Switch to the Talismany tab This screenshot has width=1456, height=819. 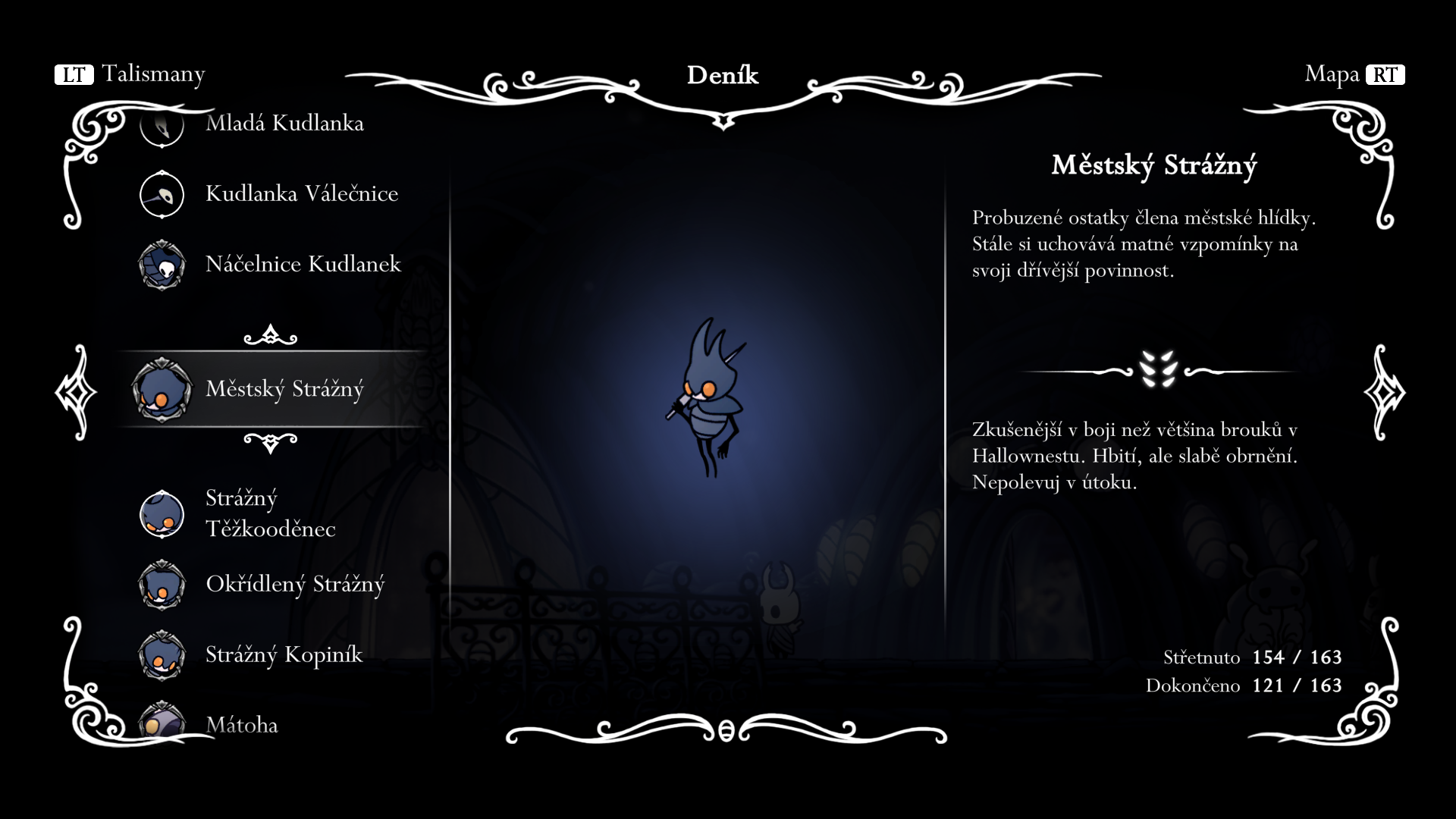pyautogui.click(x=130, y=74)
